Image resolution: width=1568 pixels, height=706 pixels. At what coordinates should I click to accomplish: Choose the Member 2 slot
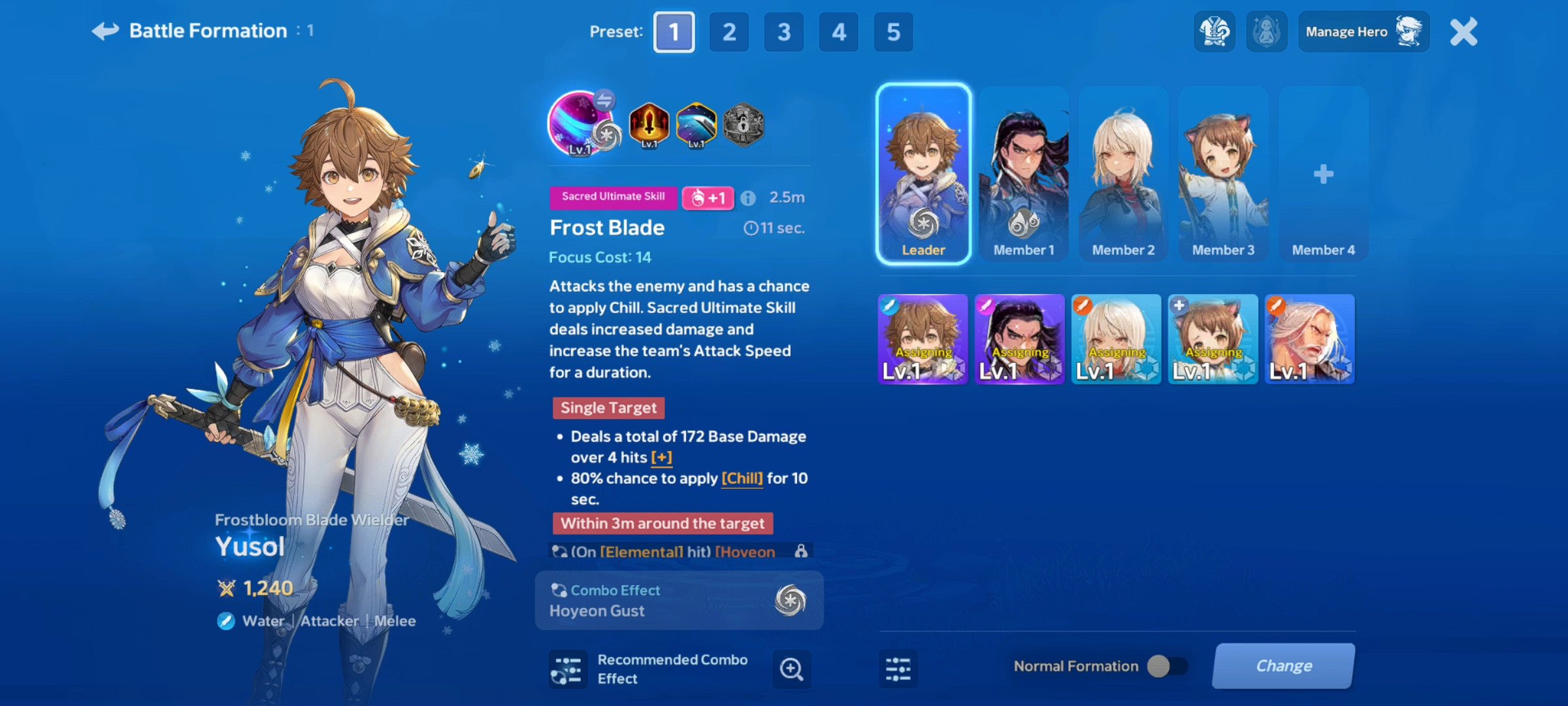1123,175
